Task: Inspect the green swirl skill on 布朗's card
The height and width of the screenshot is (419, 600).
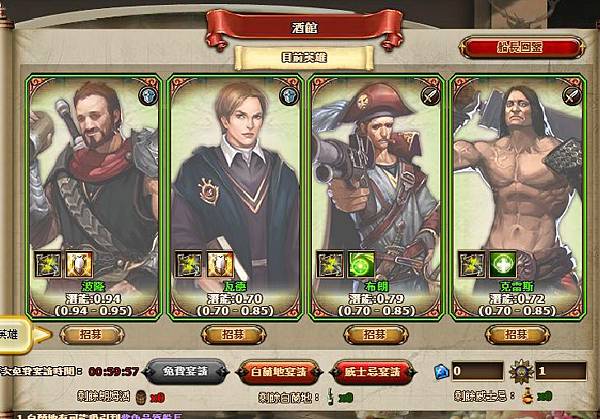Action: point(359,264)
